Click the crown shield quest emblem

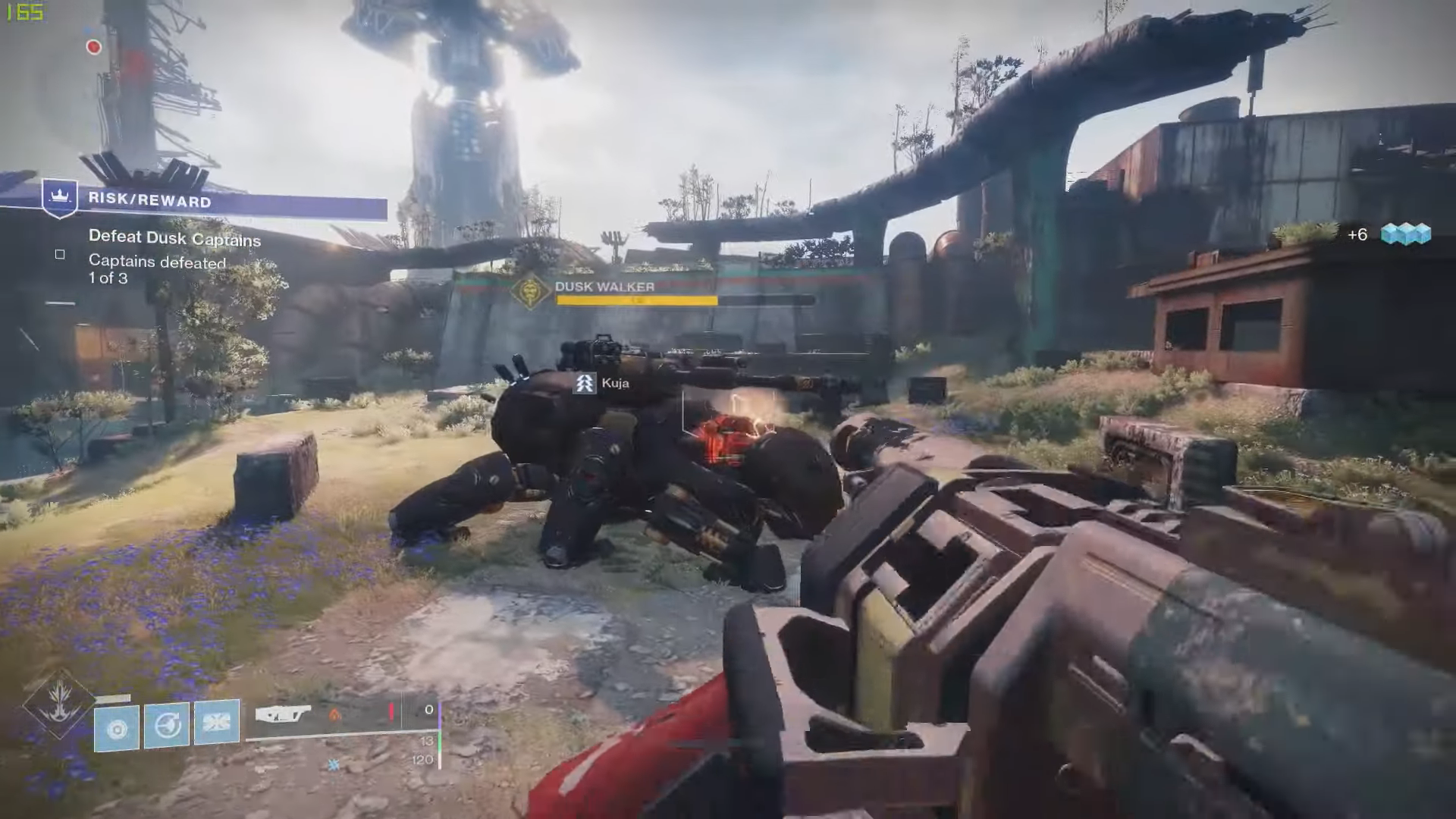60,198
